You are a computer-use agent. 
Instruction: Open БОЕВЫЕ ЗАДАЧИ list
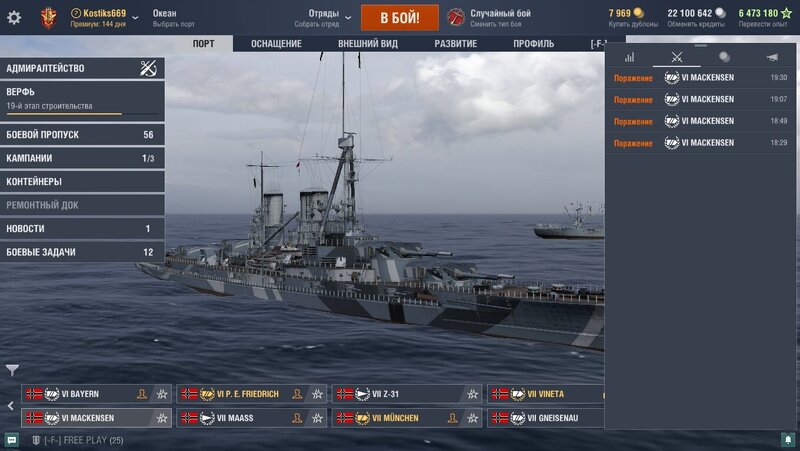pos(82,252)
